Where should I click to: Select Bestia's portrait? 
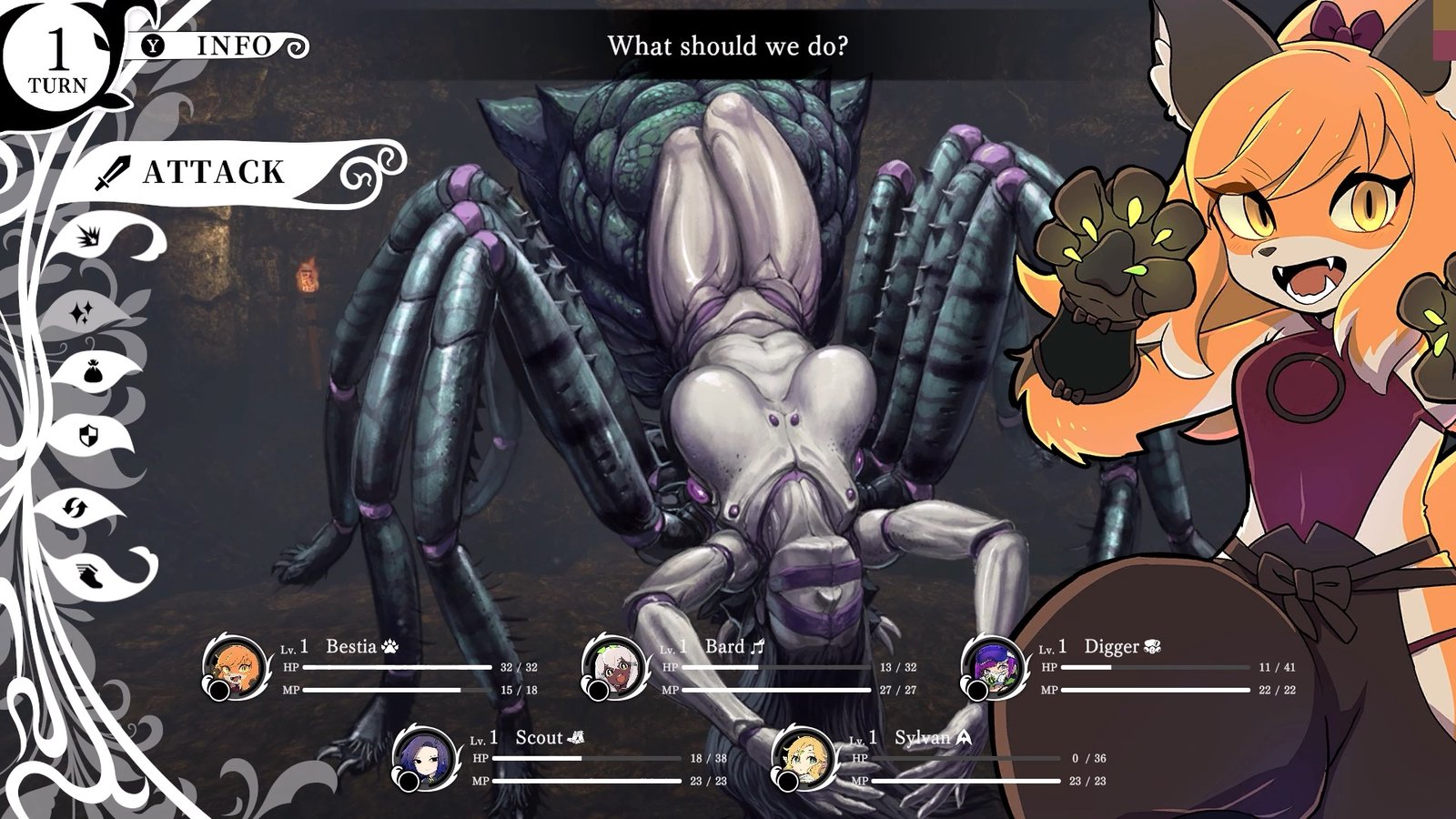click(236, 668)
